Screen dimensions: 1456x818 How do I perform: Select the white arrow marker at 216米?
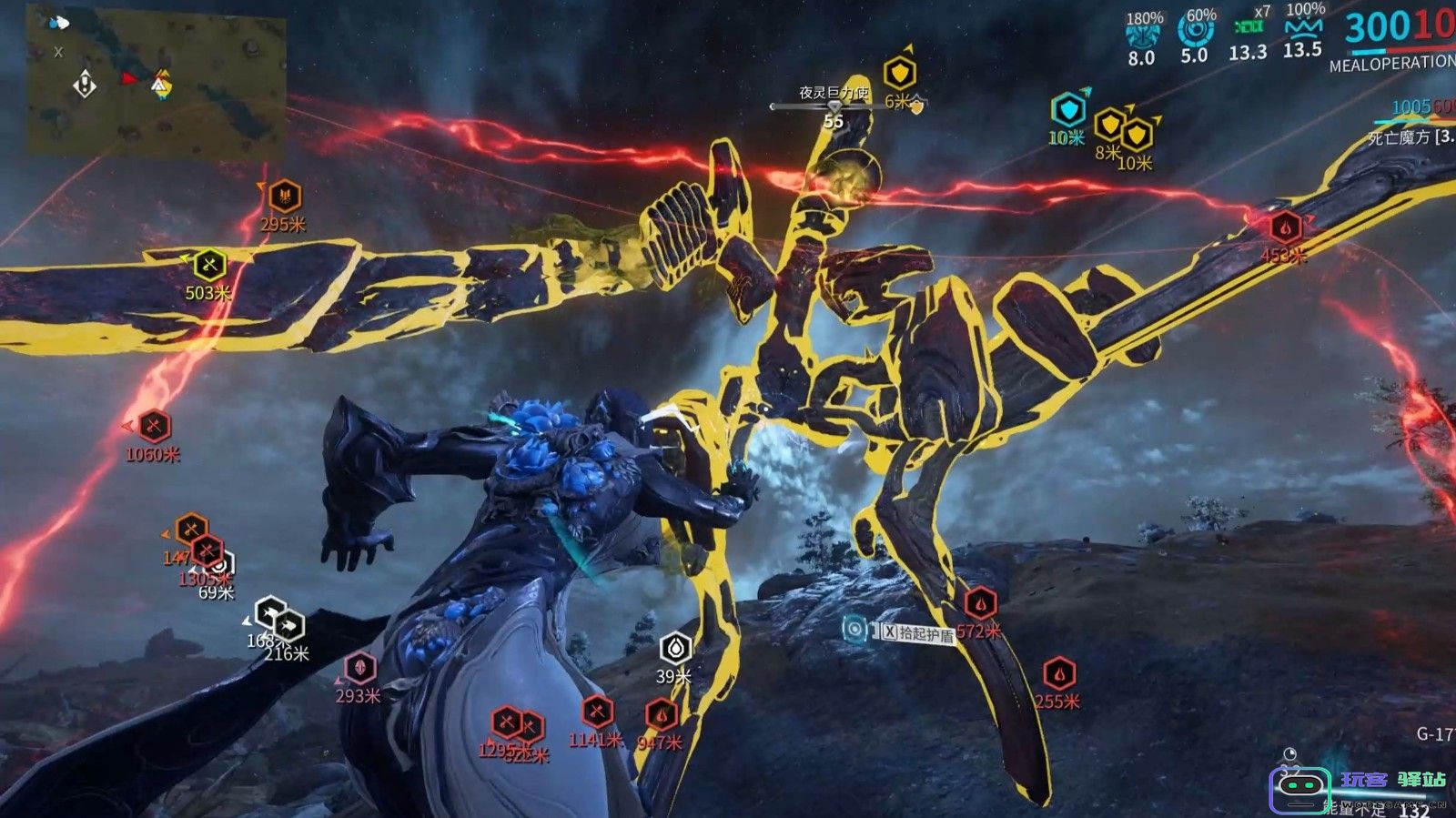click(288, 626)
